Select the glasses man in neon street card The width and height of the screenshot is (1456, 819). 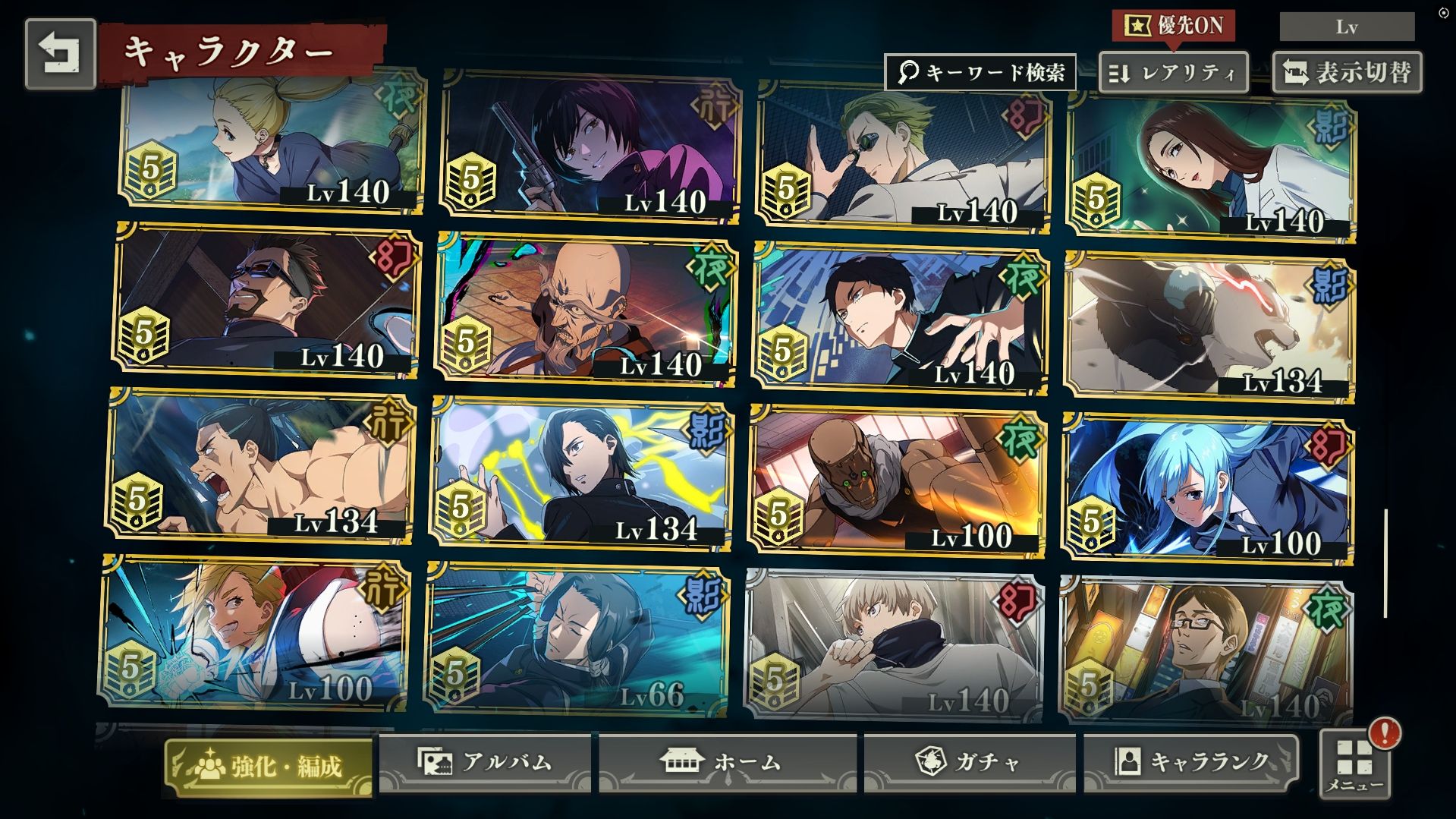1206,650
